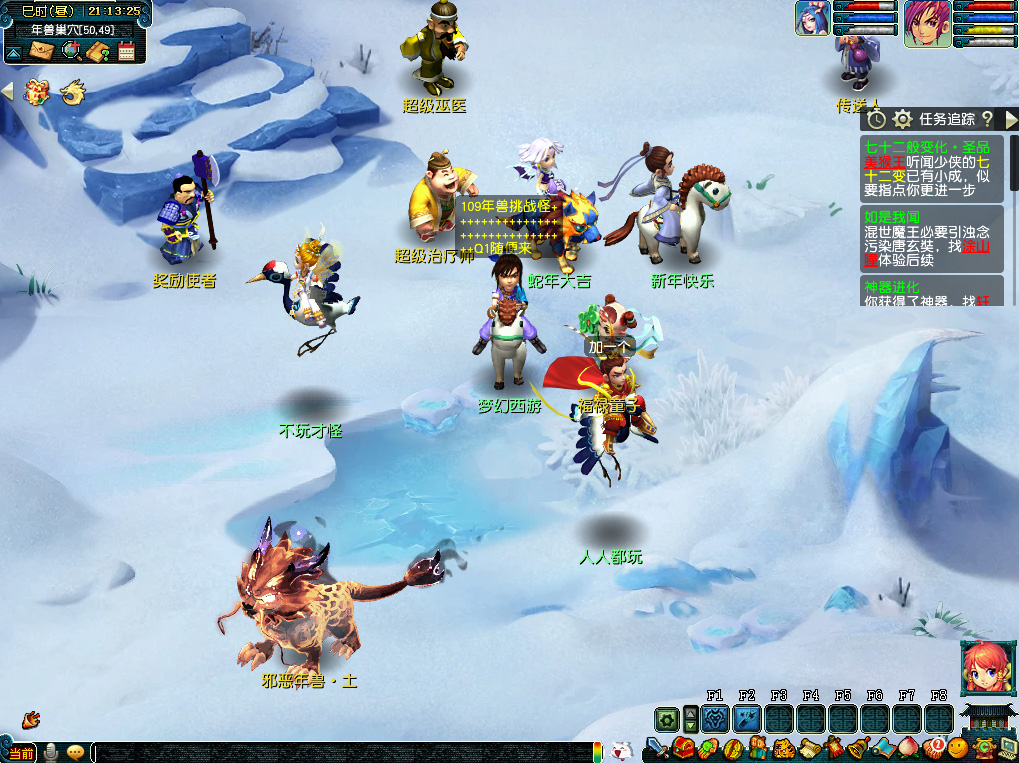
Task: Click the purple-haired player portrait
Action: pyautogui.click(x=927, y=24)
